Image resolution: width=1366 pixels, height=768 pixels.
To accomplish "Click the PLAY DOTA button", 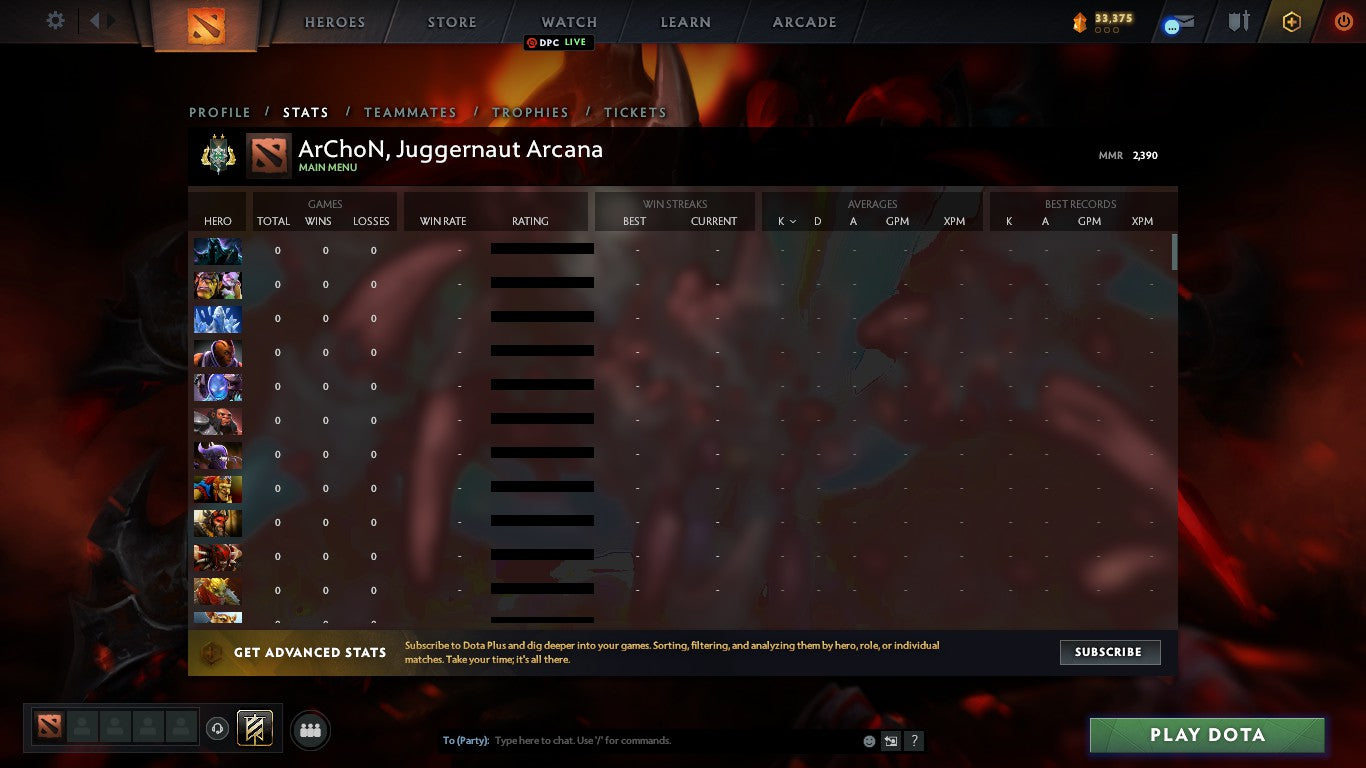I will 1207,734.
